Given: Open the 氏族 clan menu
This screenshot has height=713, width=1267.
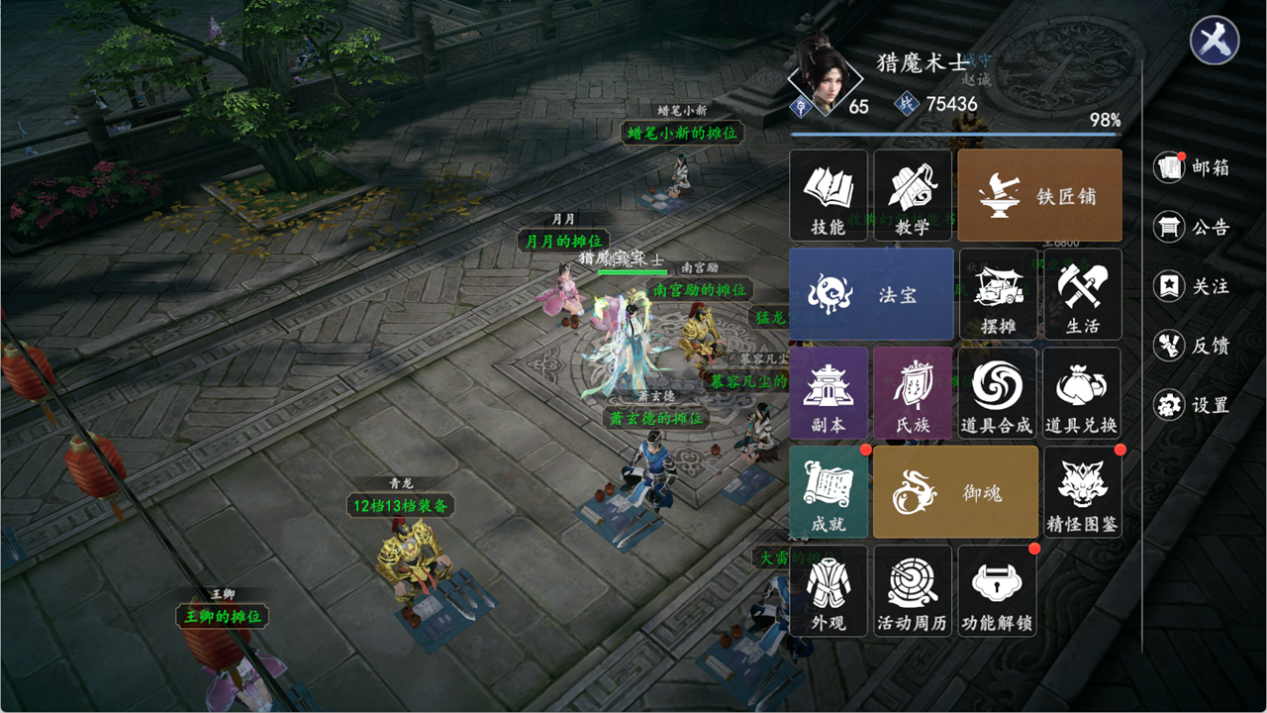Looking at the screenshot, I should [x=912, y=393].
